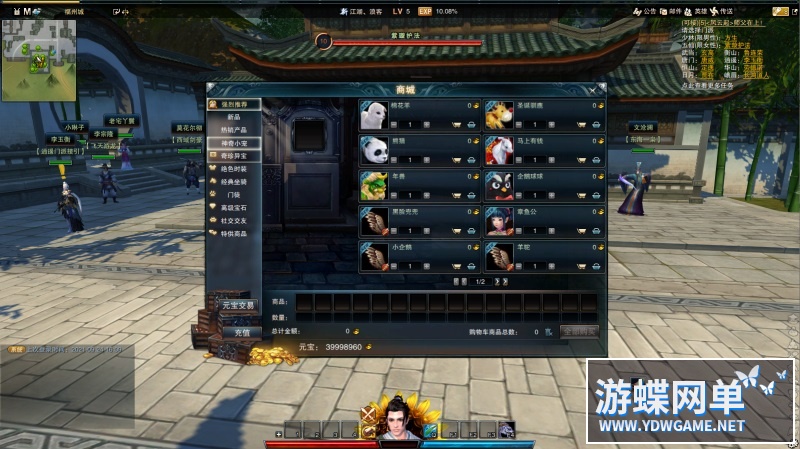800x449 pixels.
Task: Close the 商城 shop window
Action: tap(592, 89)
